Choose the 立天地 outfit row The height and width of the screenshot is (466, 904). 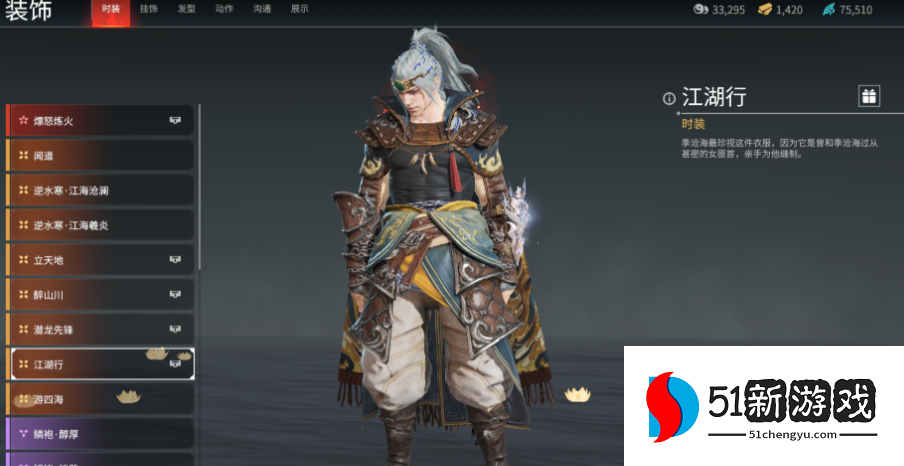pos(100,260)
